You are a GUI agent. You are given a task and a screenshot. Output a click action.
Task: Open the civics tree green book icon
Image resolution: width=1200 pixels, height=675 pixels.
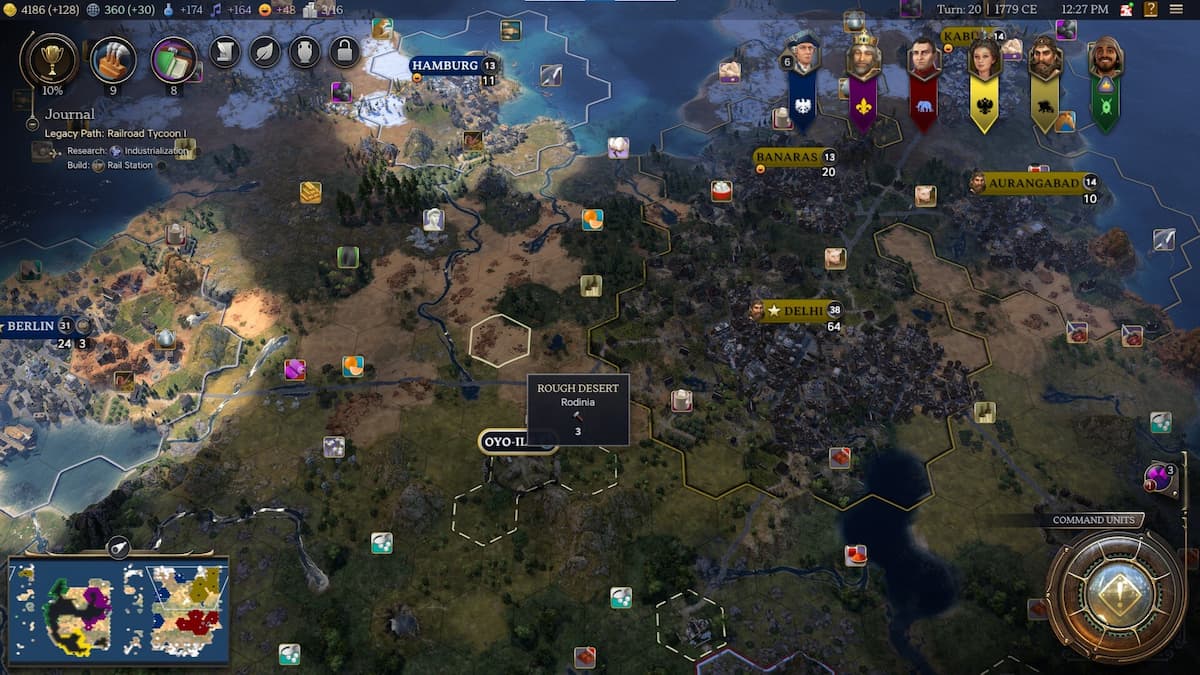[173, 60]
